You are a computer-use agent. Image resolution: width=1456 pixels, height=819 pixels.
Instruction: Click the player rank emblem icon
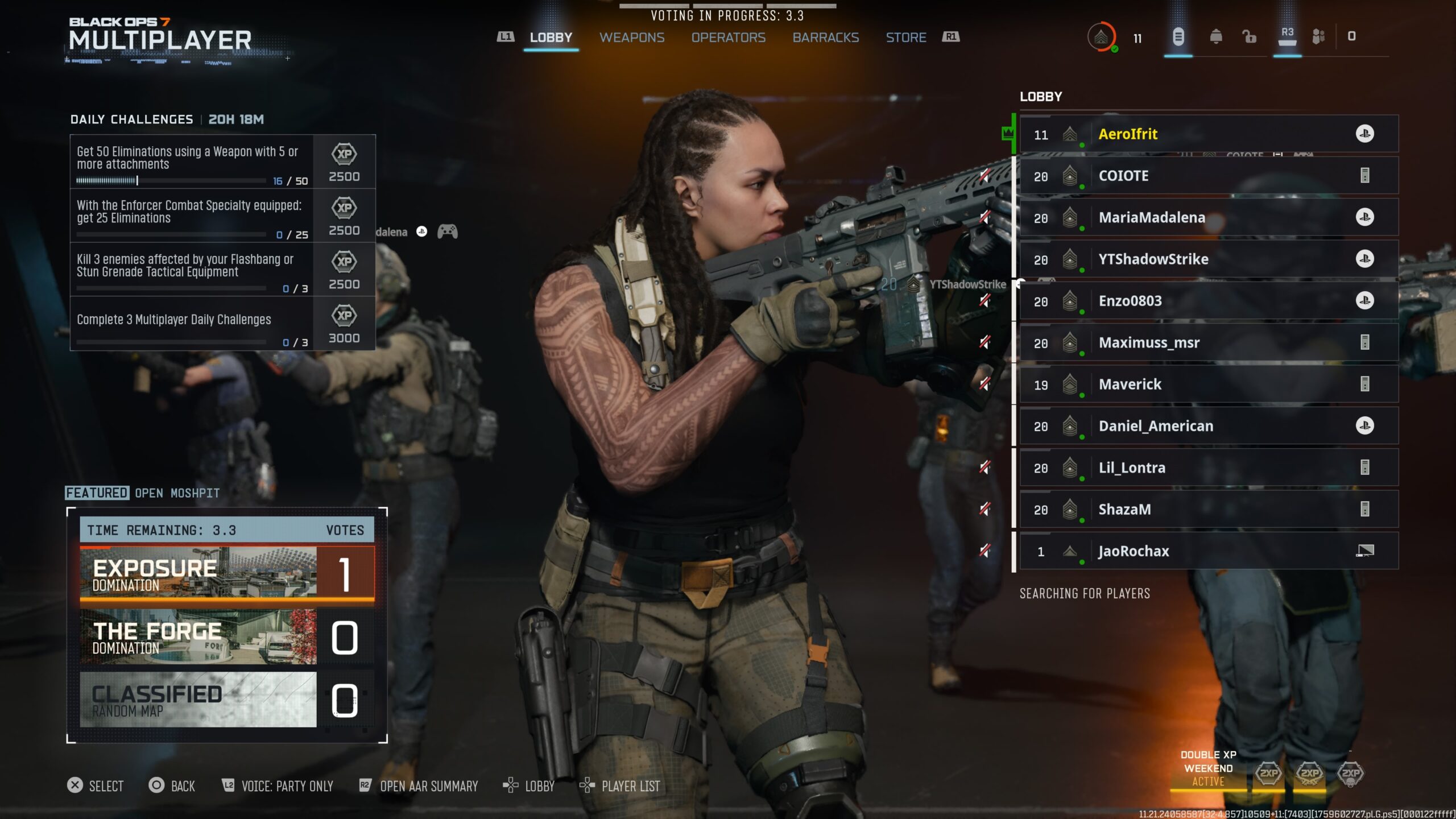click(x=1101, y=38)
